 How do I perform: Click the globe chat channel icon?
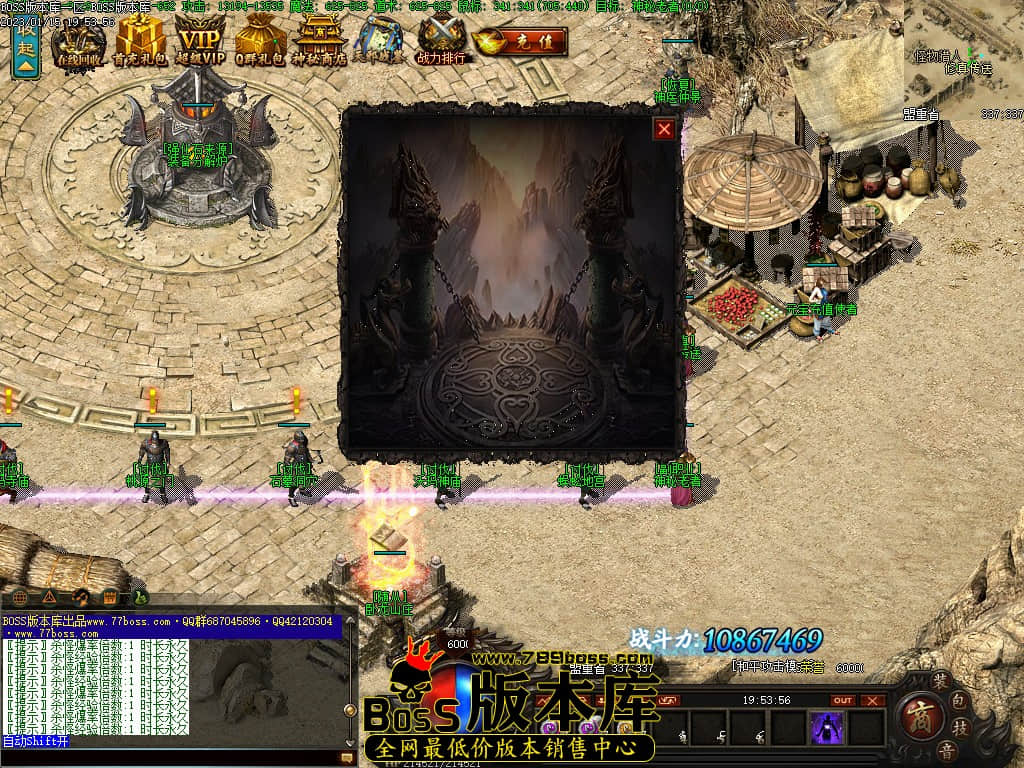point(21,597)
